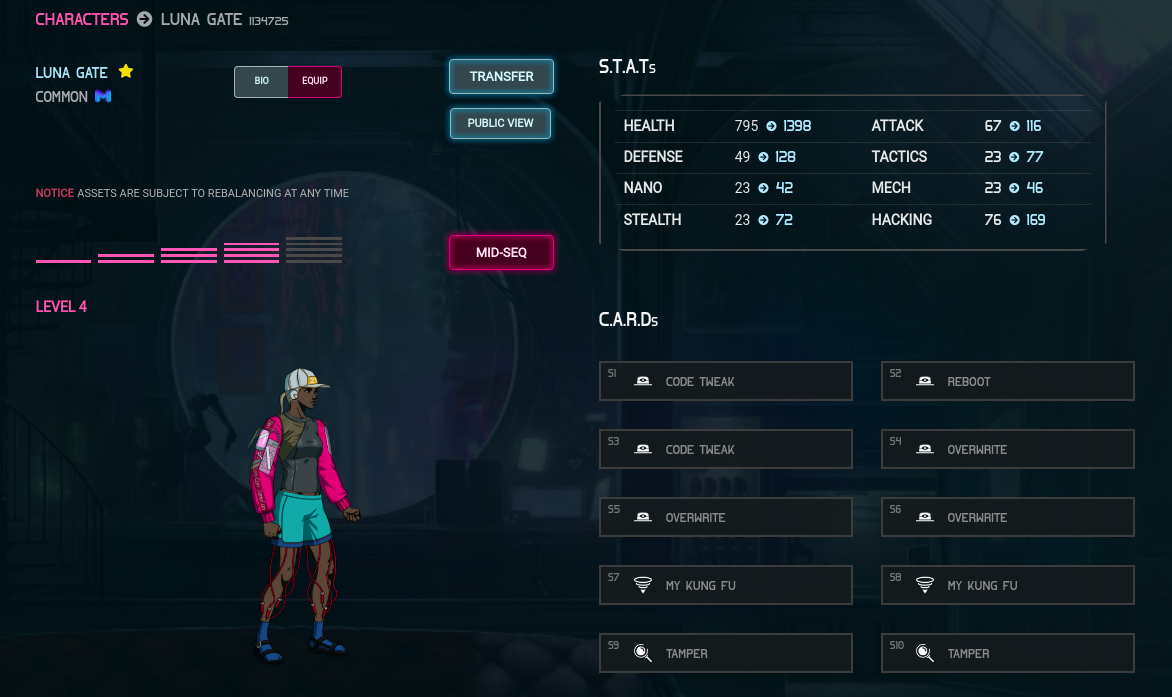The image size is (1172, 697).
Task: Switch to the Bio tab
Action: coord(261,81)
